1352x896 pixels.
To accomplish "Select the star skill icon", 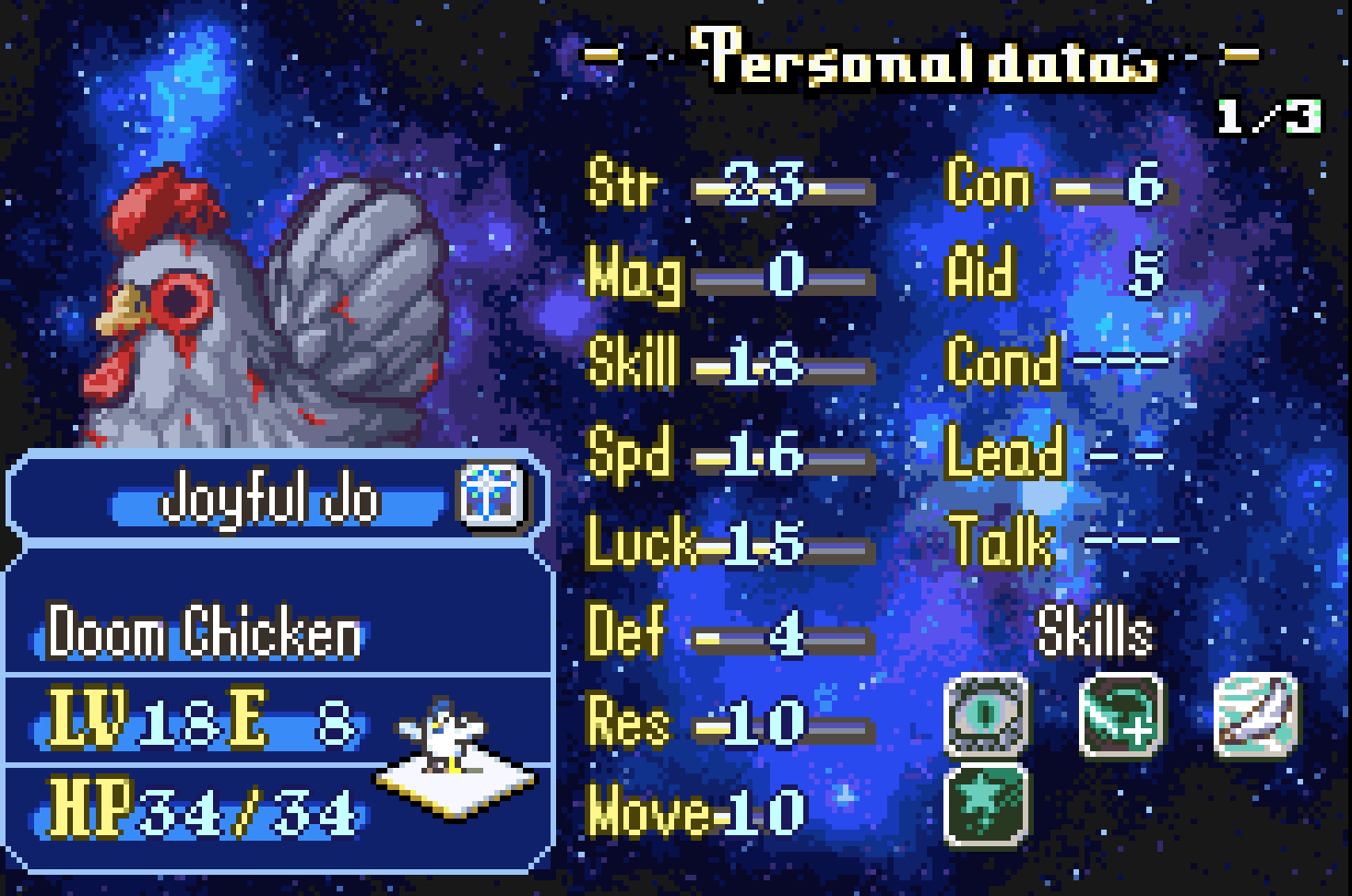I will 986,804.
